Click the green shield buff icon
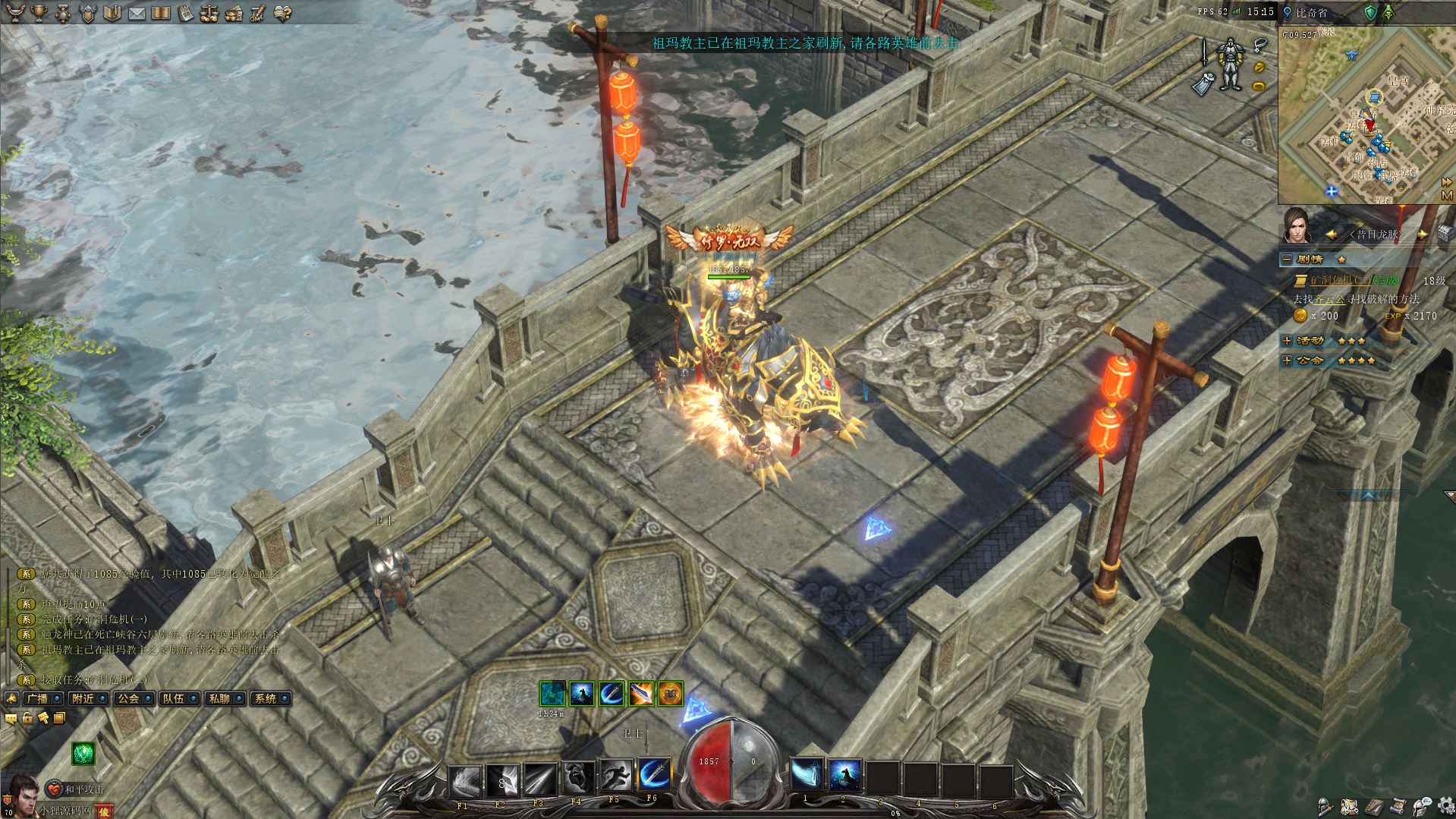 [x=1370, y=13]
